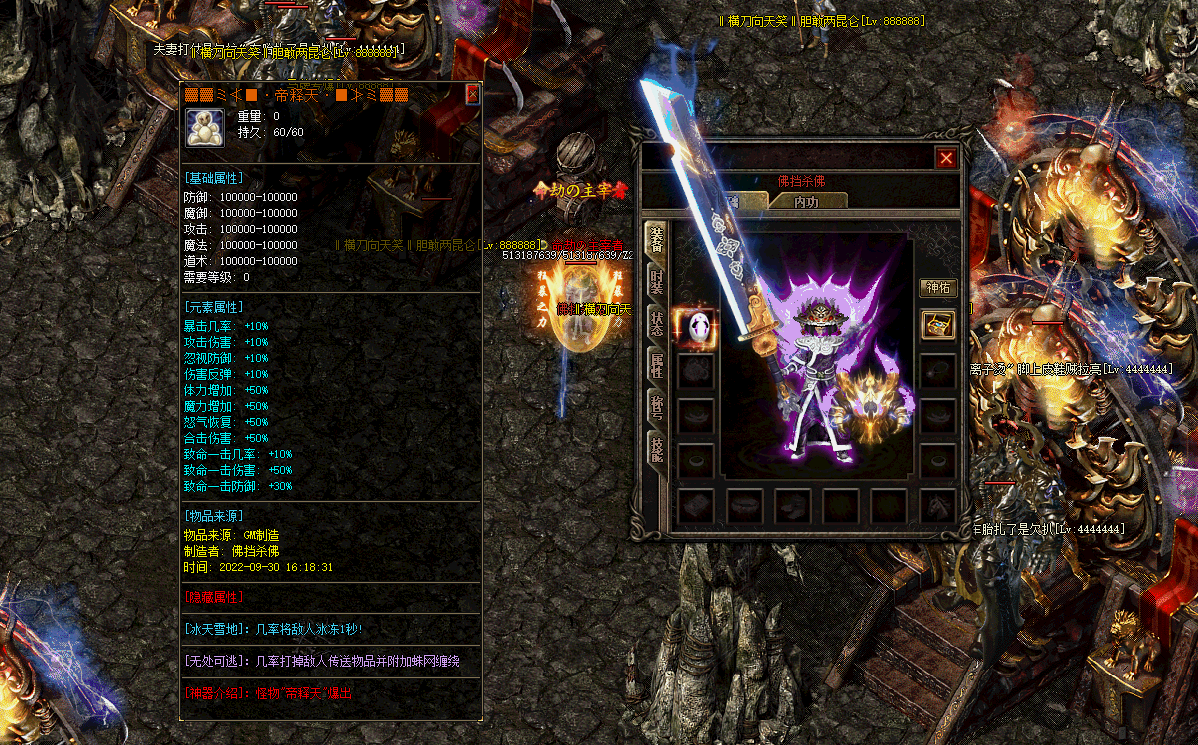Click the 神佑 button
Viewport: 1198px width, 745px height.
938,288
